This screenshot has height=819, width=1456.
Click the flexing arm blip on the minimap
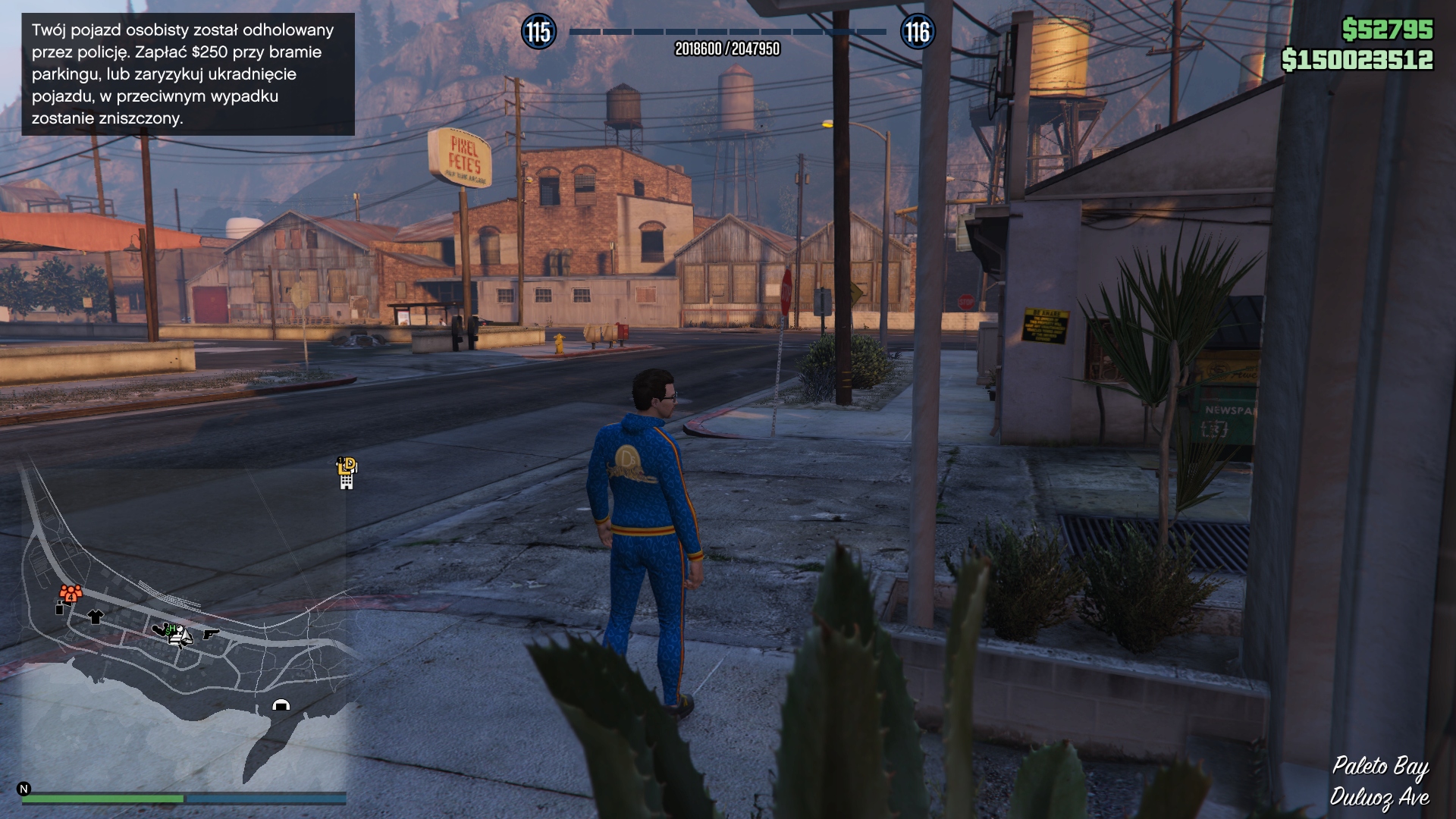point(162,629)
